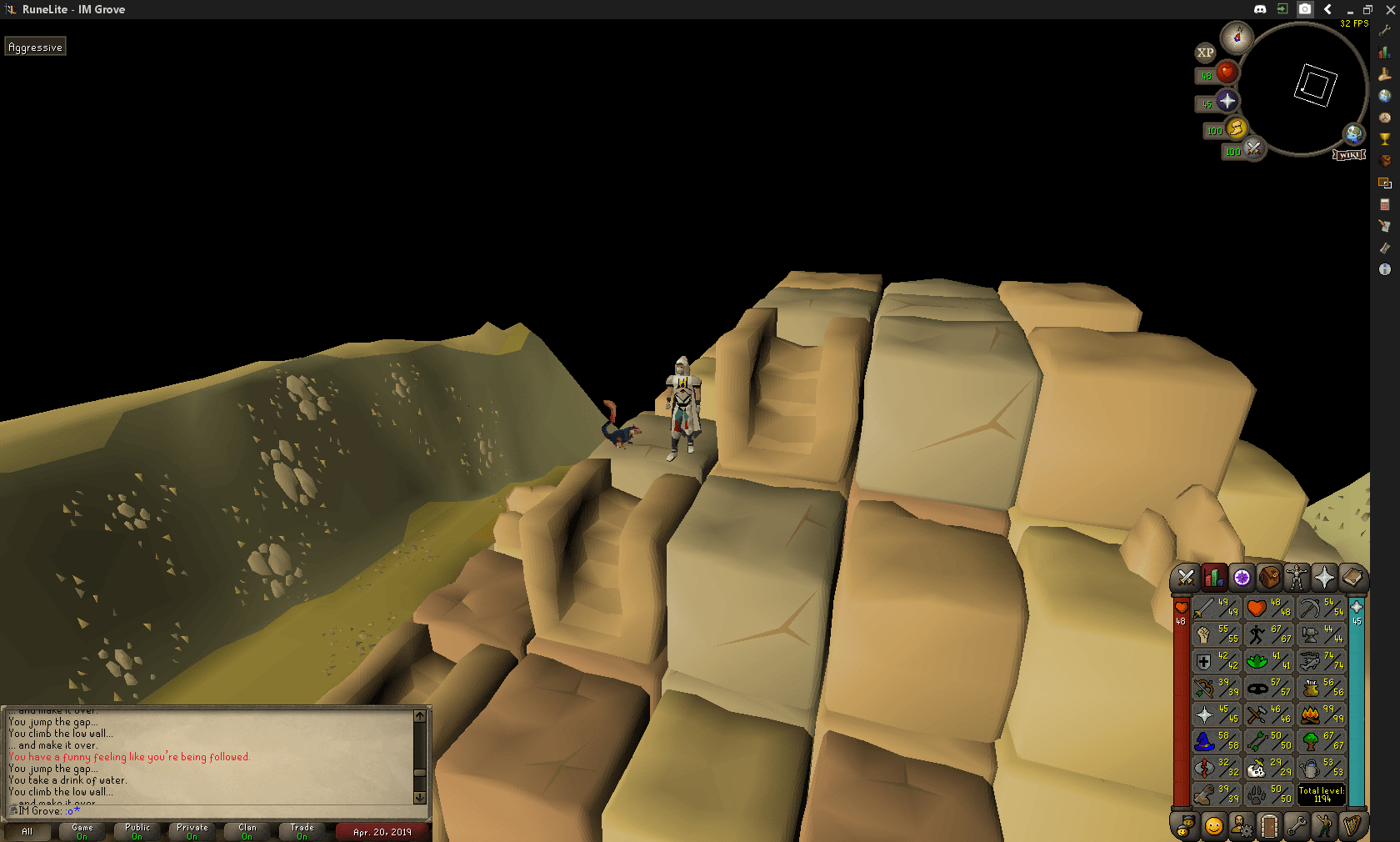Viewport: 1400px width, 842px height.
Task: Click the chatbox scroll-up arrow
Action: [x=417, y=715]
